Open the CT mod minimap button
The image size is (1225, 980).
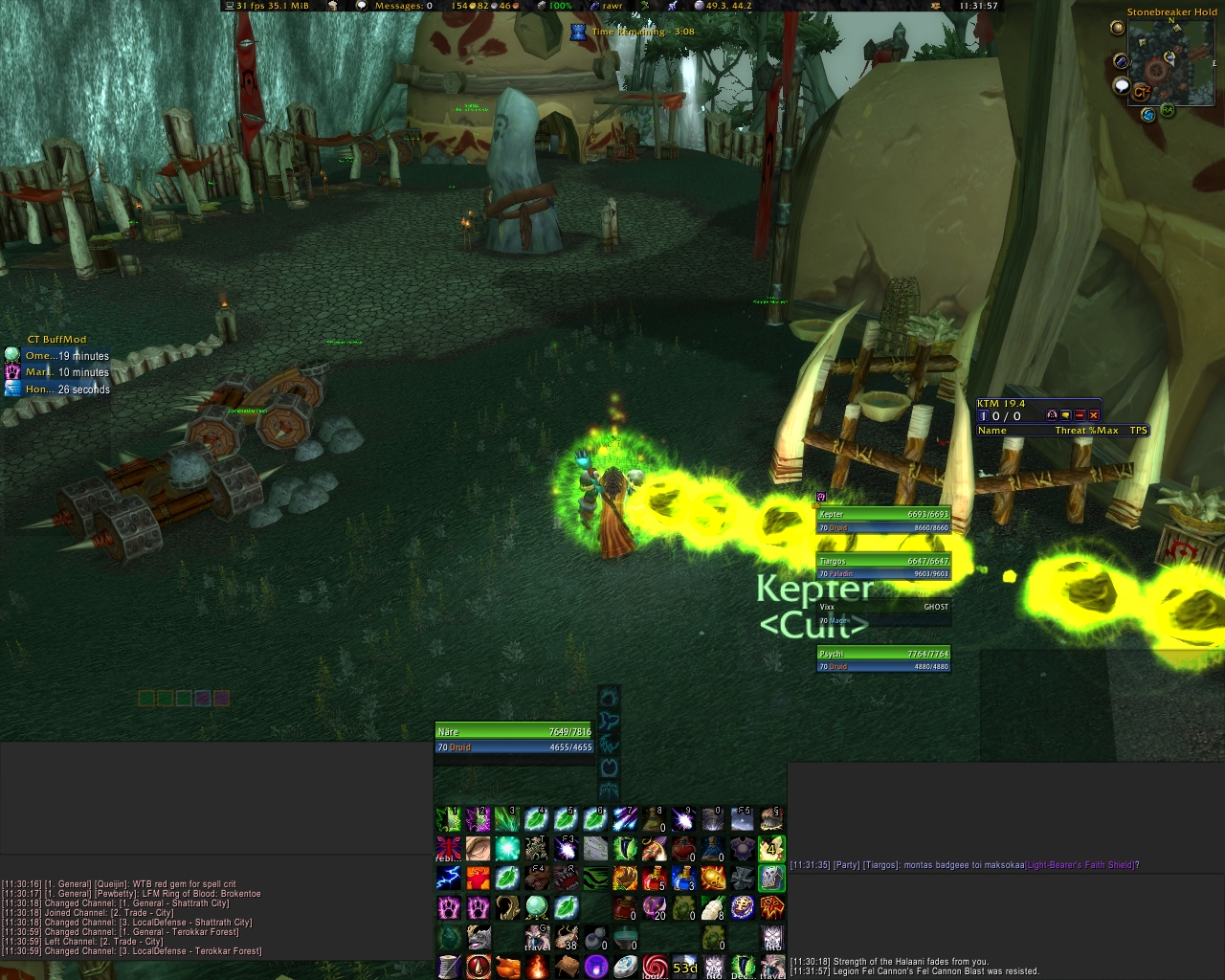[x=1141, y=92]
